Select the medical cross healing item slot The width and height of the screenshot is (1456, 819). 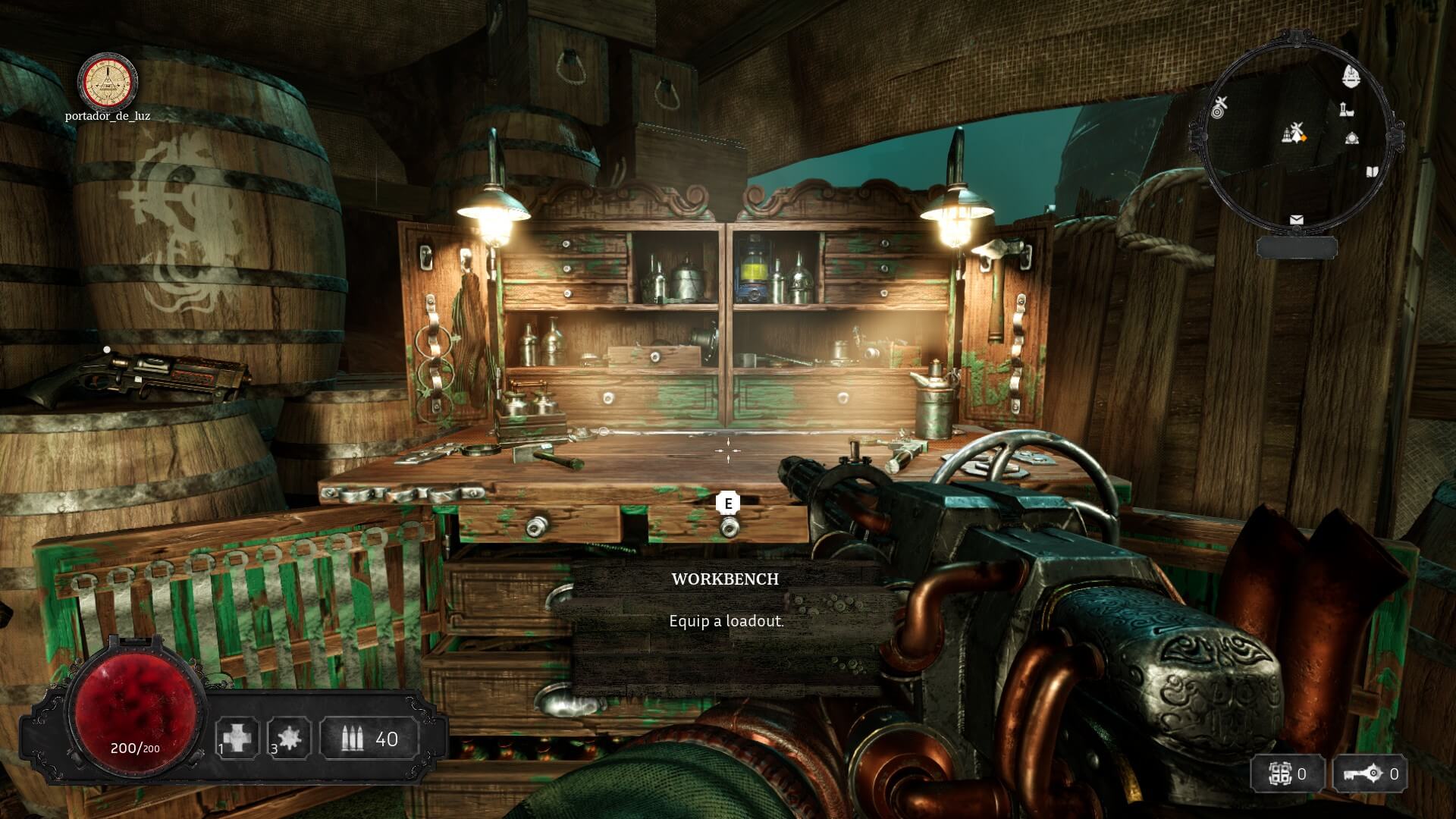coord(237,737)
